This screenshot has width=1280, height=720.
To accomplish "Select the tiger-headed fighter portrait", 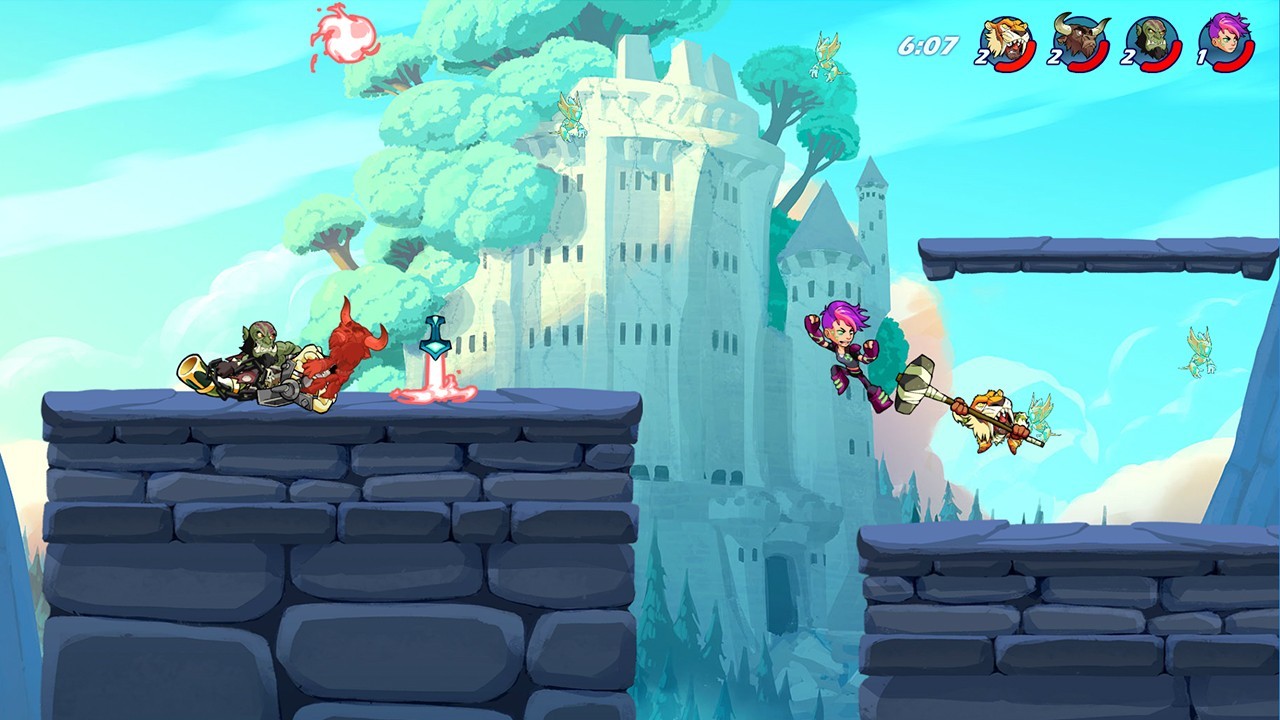I will tap(1006, 42).
